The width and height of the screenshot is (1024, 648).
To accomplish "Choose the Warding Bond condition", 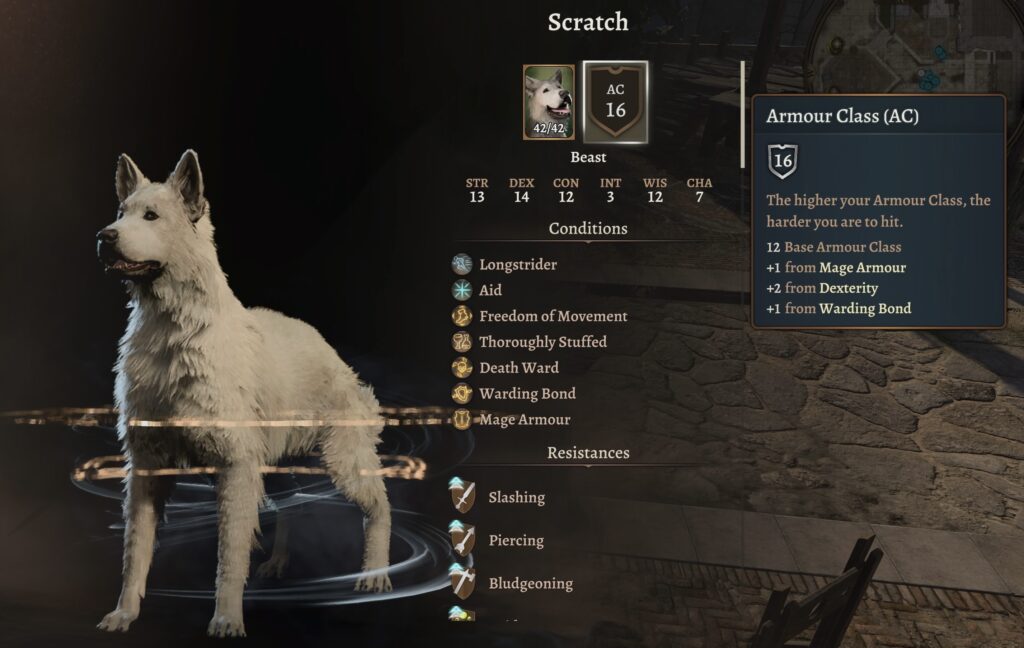I will tap(527, 394).
